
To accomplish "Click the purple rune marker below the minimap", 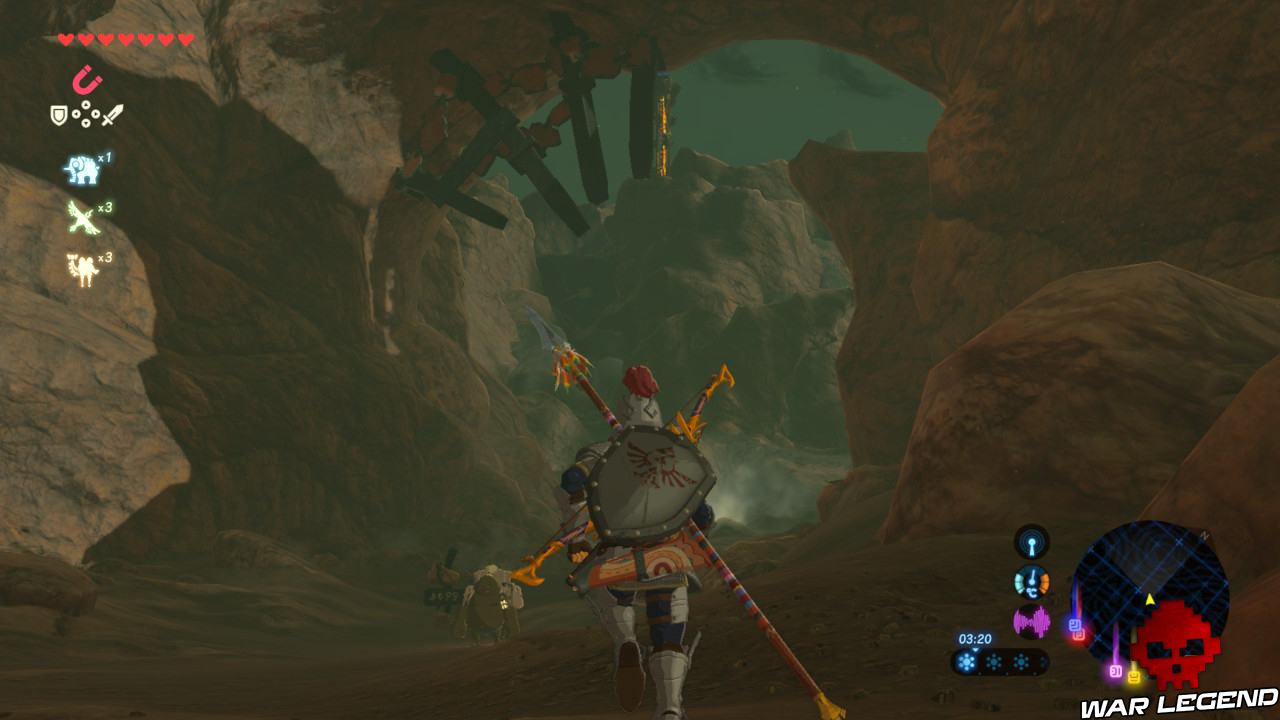I will tap(1116, 669).
